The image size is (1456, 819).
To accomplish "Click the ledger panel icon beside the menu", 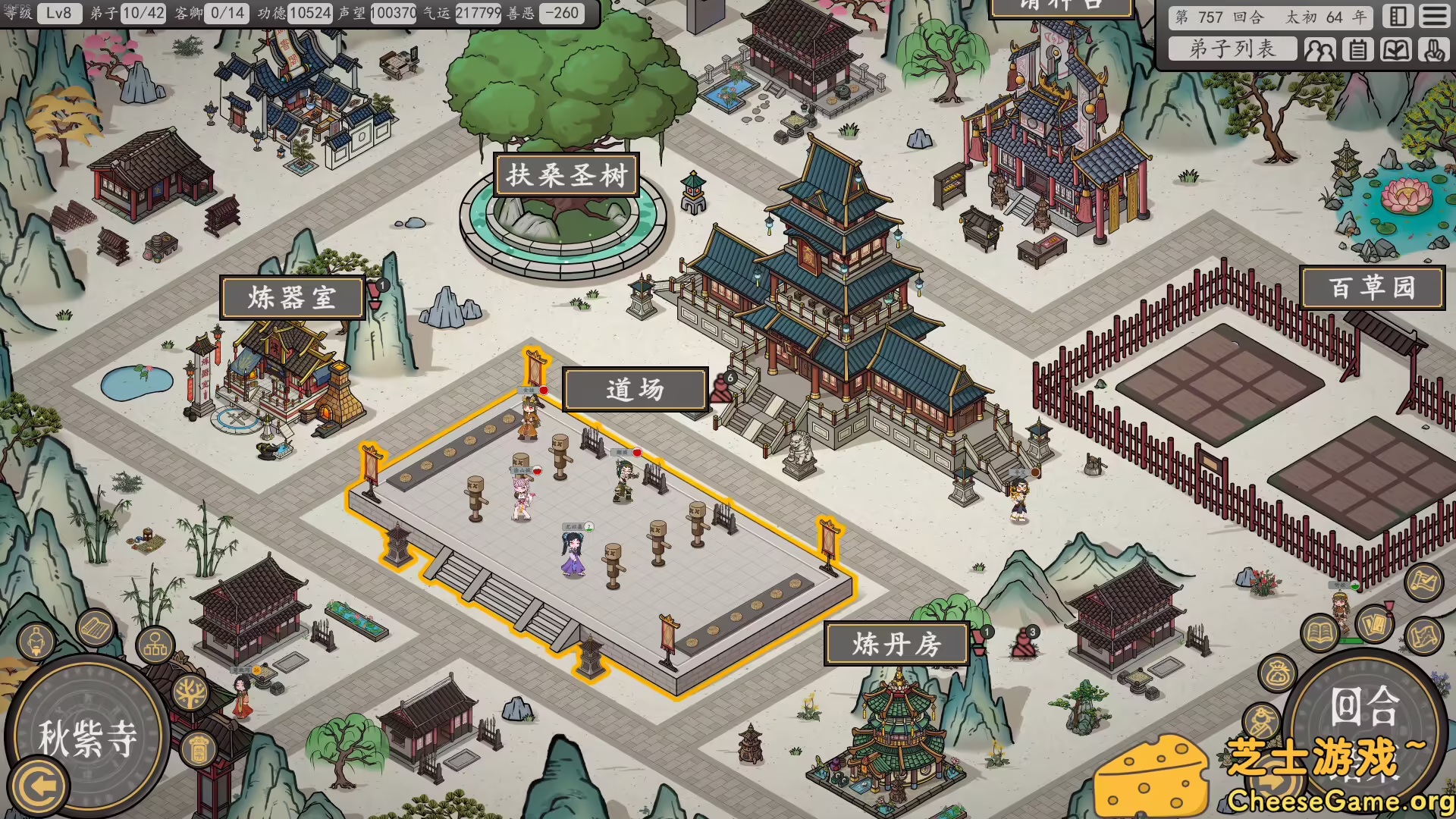I will click(x=1398, y=15).
